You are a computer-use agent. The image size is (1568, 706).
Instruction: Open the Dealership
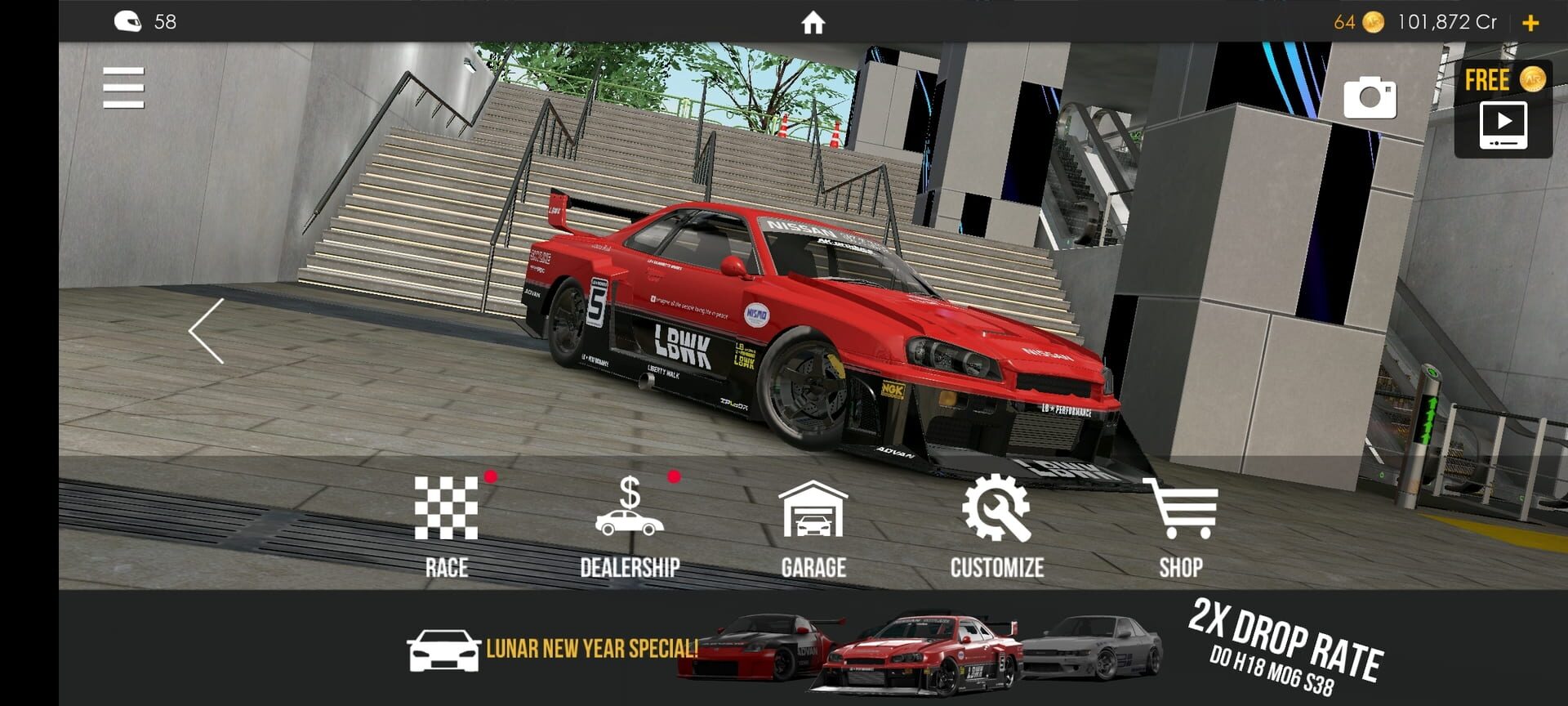pos(629,523)
